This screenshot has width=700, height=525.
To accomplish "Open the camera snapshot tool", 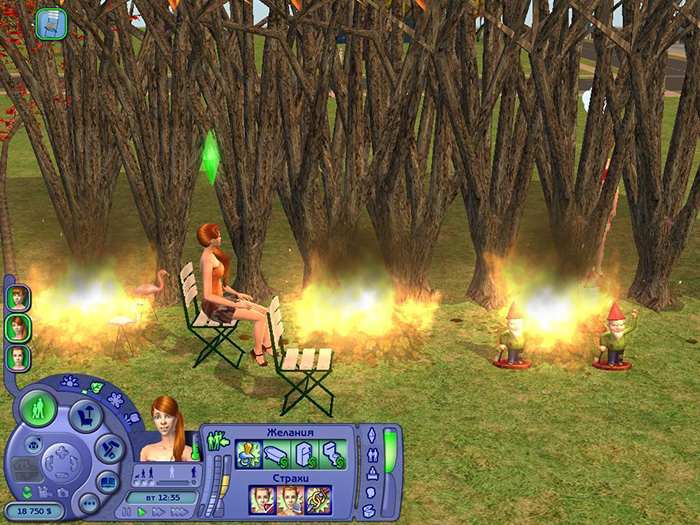I will [63, 491].
